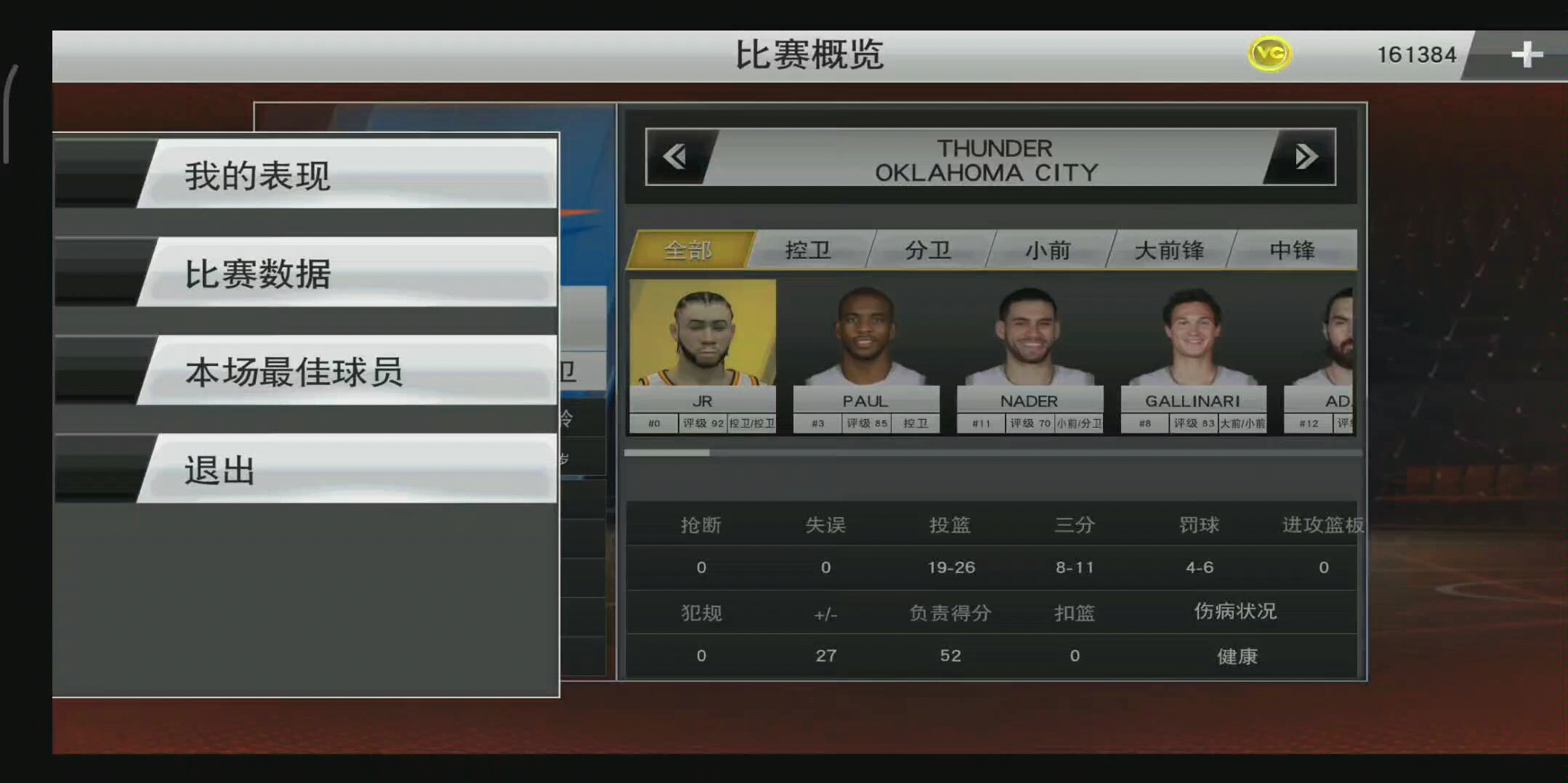
Task: View PAUL's player card
Action: point(865,356)
